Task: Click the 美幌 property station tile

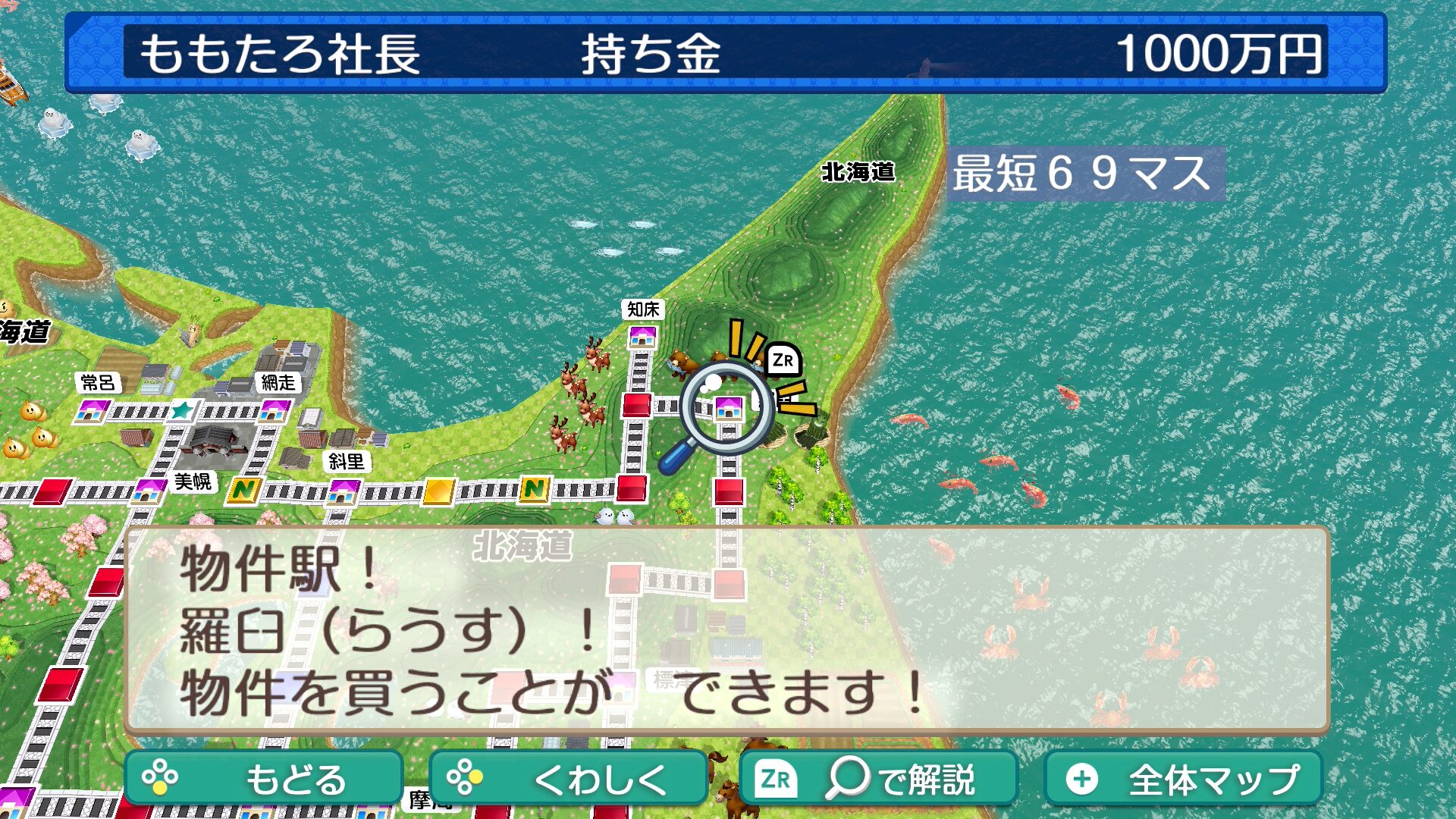Action: 149,491
